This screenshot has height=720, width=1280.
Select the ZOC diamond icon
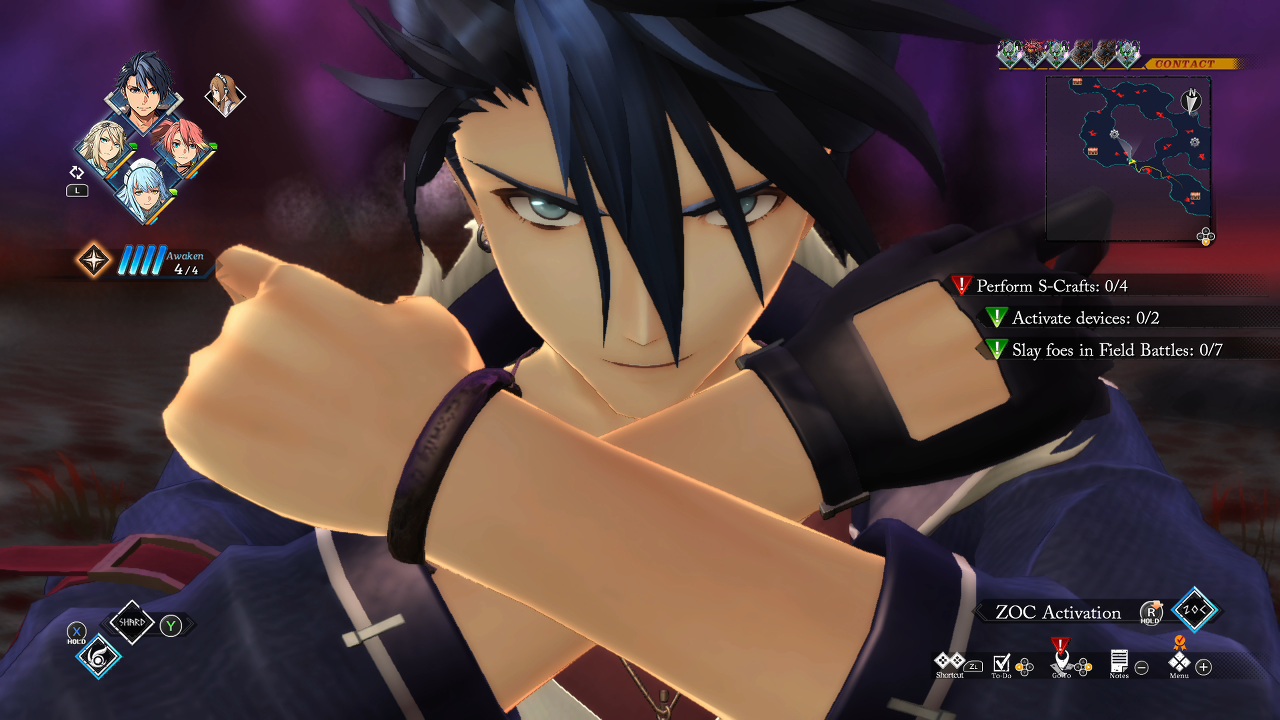(x=1196, y=610)
